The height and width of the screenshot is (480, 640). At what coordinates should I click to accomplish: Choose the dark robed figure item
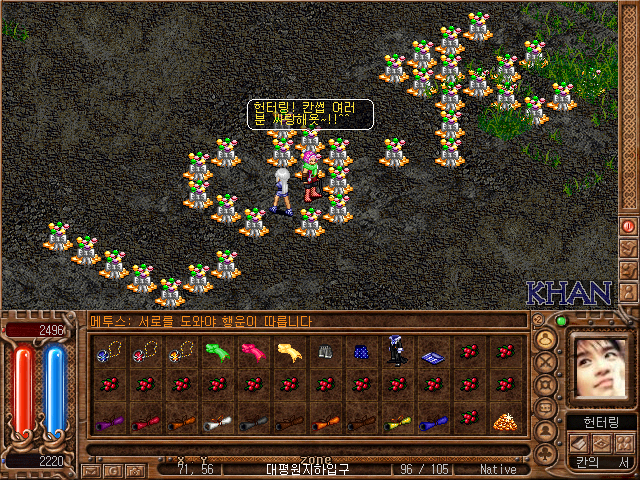[395, 351]
